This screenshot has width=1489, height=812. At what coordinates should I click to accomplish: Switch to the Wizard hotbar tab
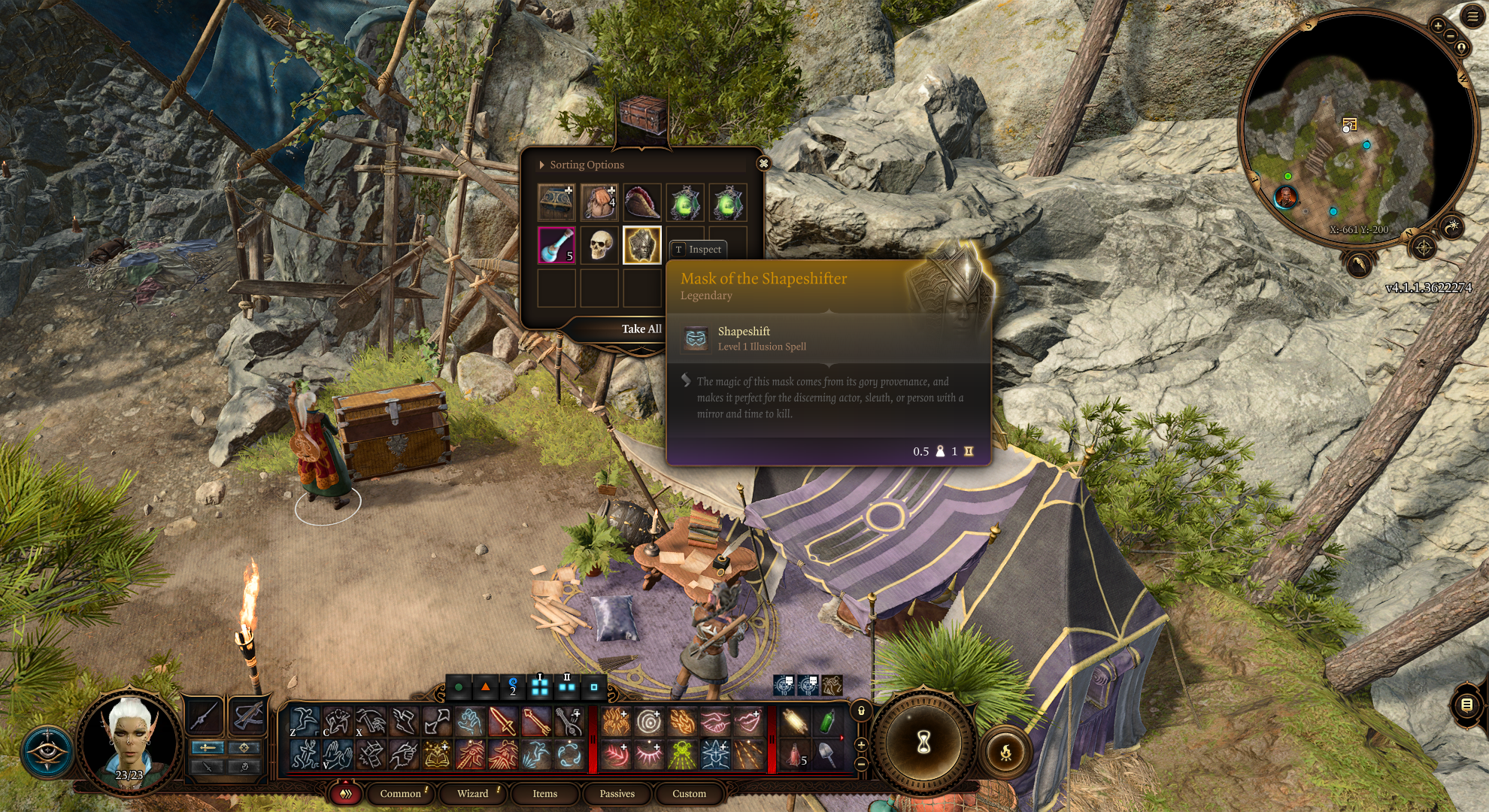(x=472, y=793)
